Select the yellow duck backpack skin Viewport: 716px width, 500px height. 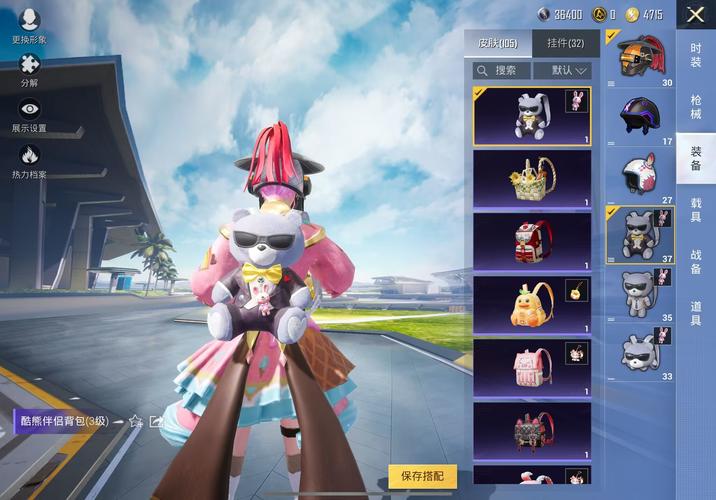(532, 305)
